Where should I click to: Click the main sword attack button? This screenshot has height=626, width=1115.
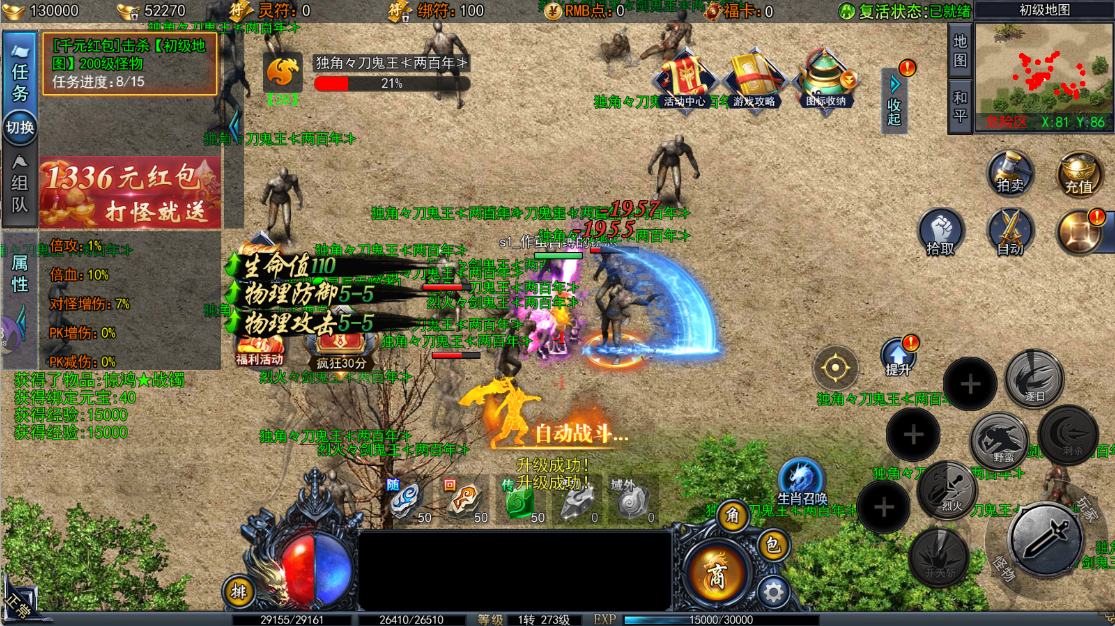tap(1044, 540)
